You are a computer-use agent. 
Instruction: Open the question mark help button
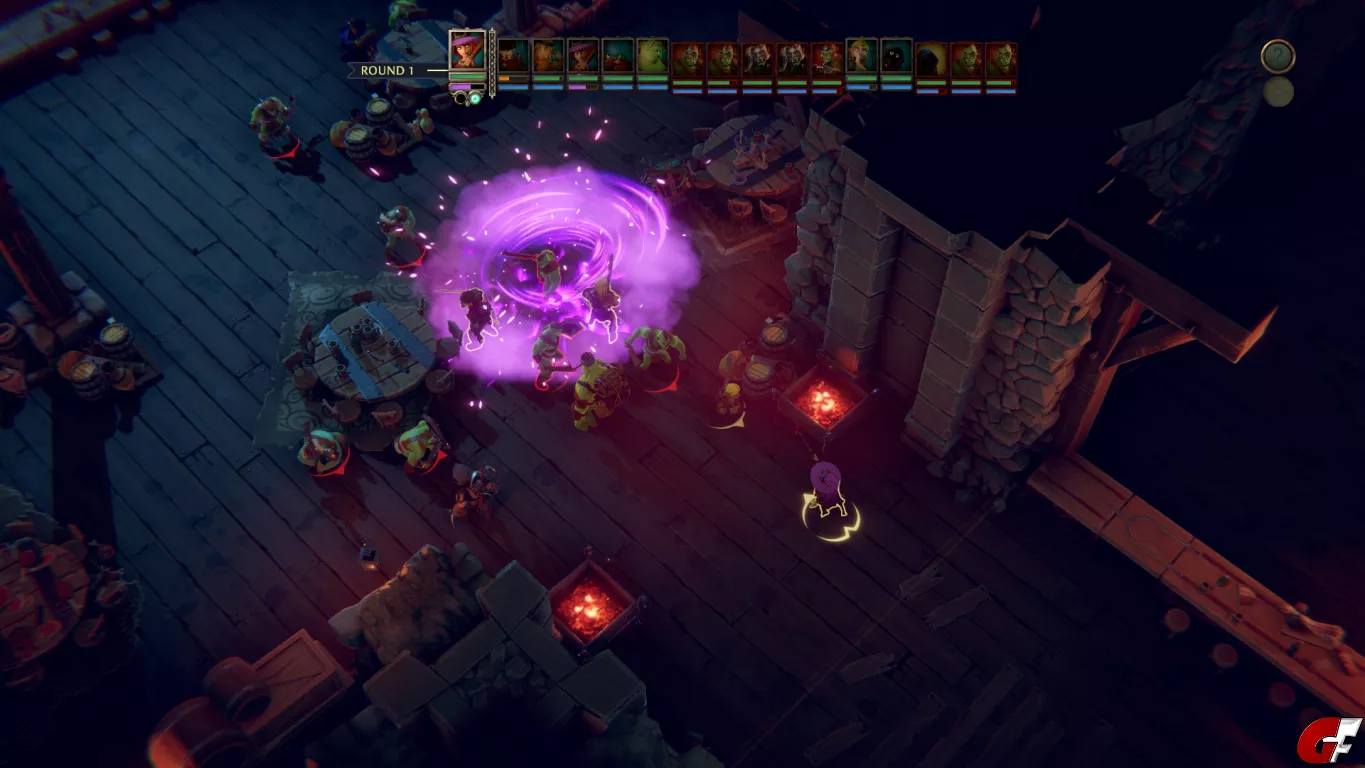1277,56
